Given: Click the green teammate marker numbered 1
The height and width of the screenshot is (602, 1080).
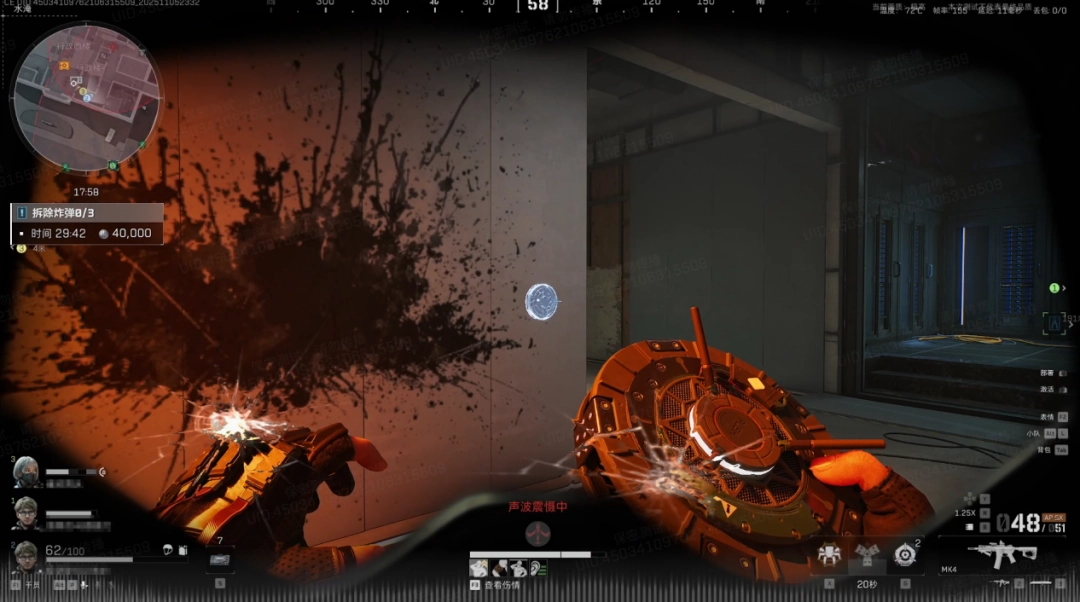Looking at the screenshot, I should pos(1054,288).
